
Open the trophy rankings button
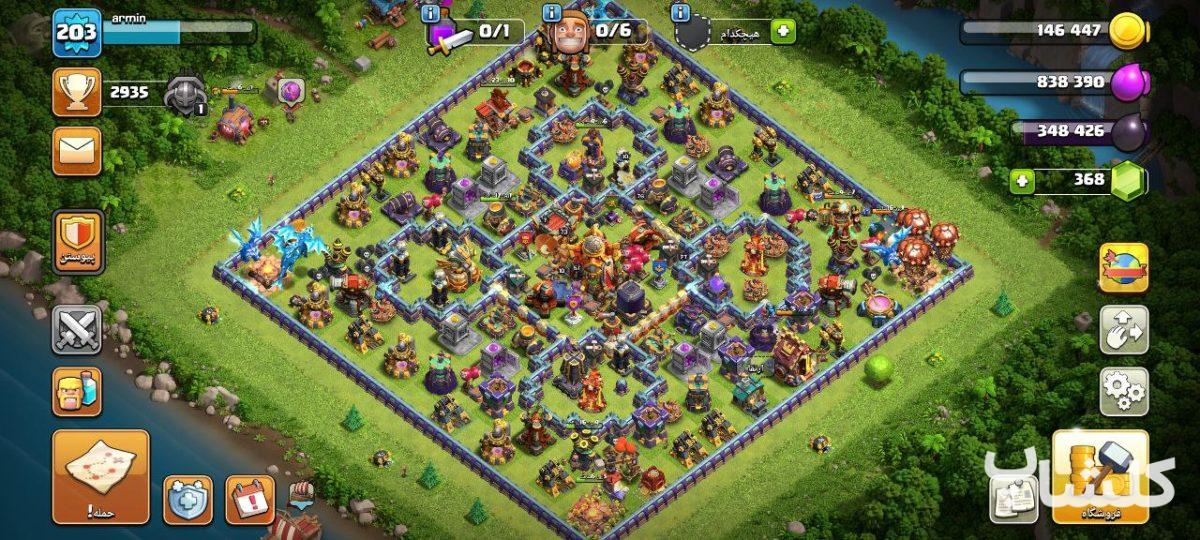pos(76,93)
